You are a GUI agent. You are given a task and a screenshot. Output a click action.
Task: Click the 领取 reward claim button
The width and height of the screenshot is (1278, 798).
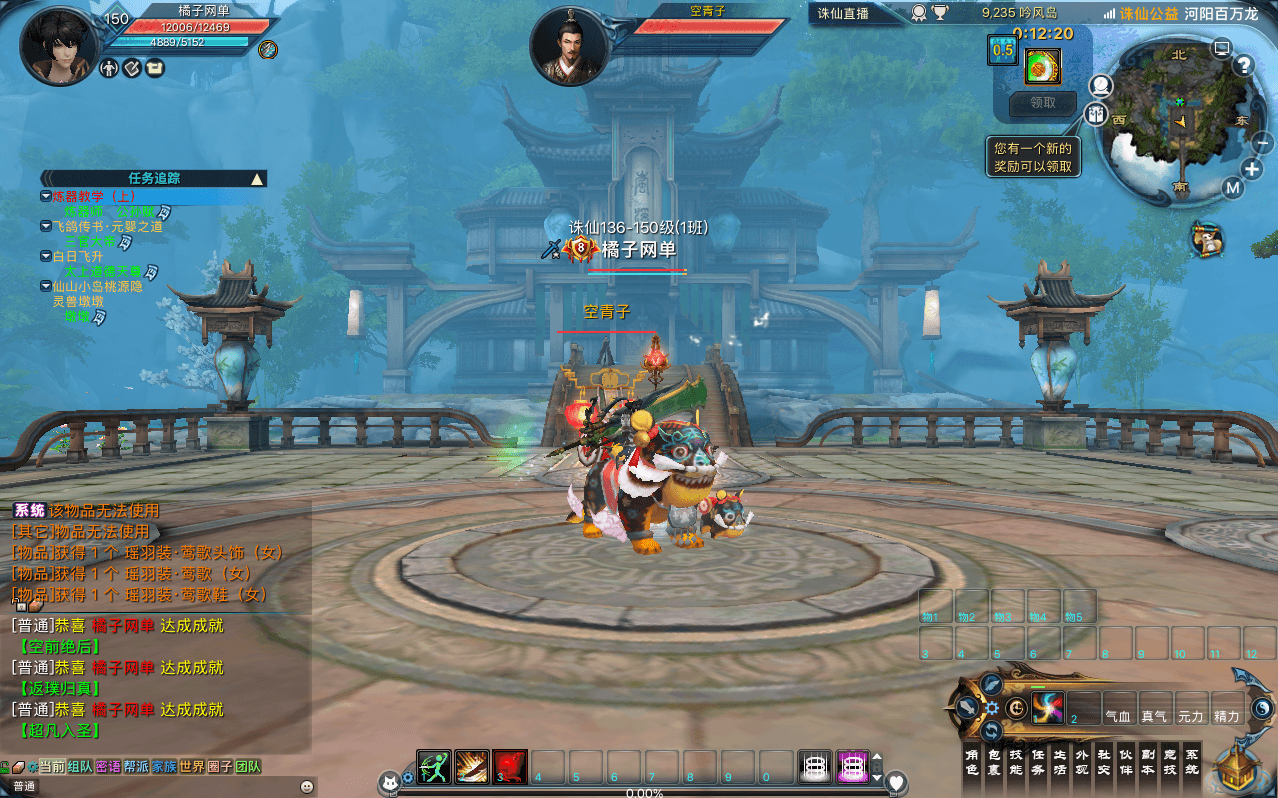(x=1042, y=102)
